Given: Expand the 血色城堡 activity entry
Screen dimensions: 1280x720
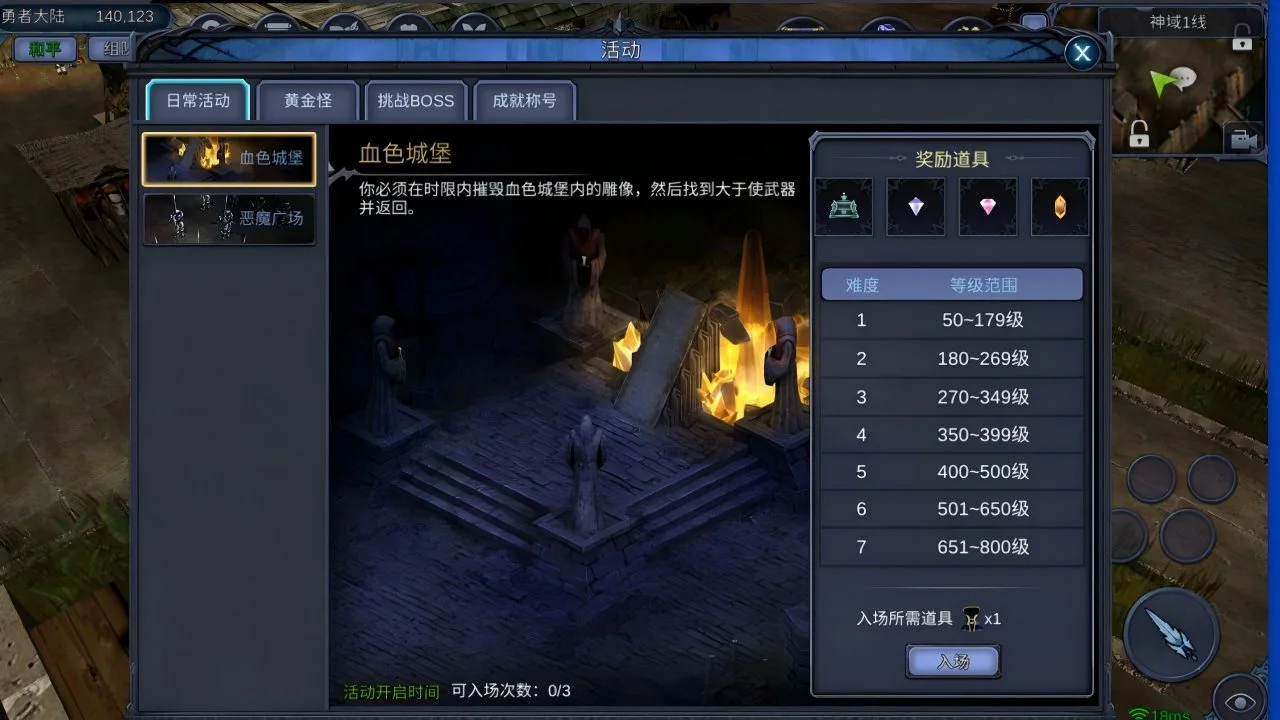Looking at the screenshot, I should 229,158.
